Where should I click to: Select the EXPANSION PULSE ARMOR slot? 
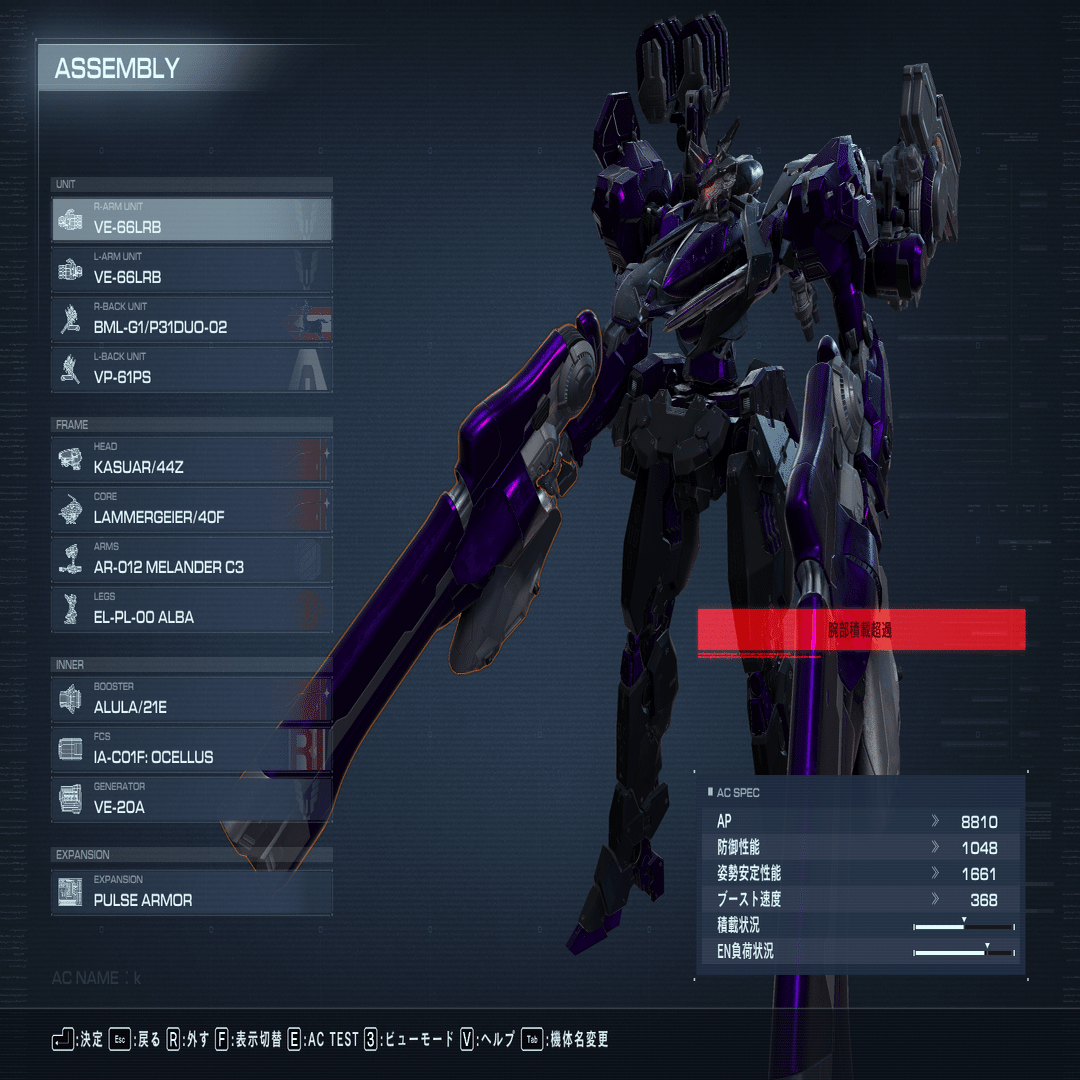click(192, 892)
